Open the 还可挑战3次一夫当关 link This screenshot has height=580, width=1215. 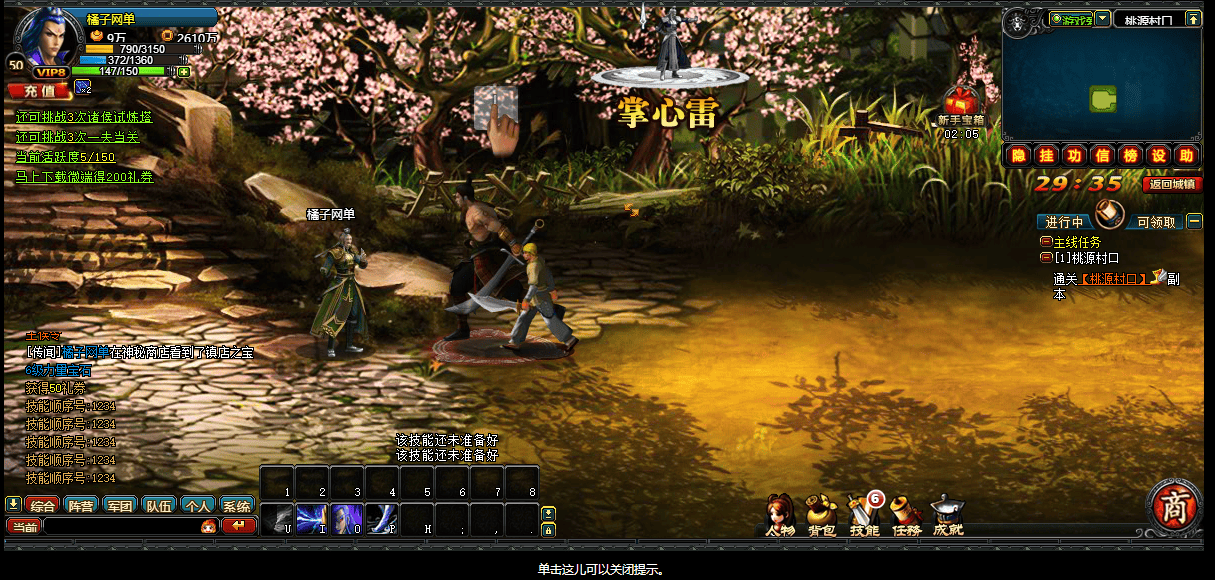[x=77, y=137]
